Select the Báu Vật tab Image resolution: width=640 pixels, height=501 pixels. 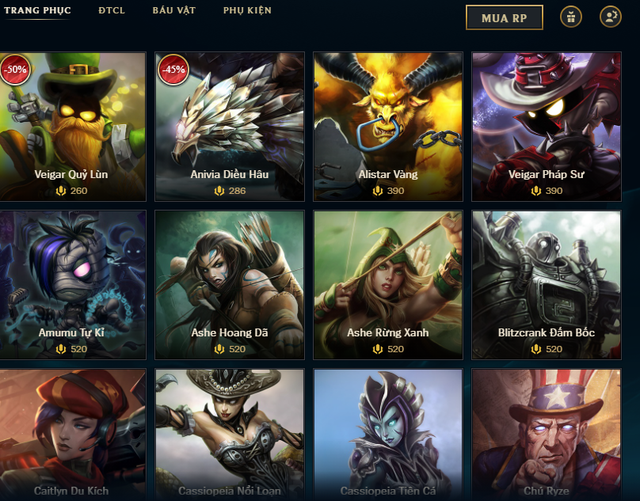(x=173, y=11)
